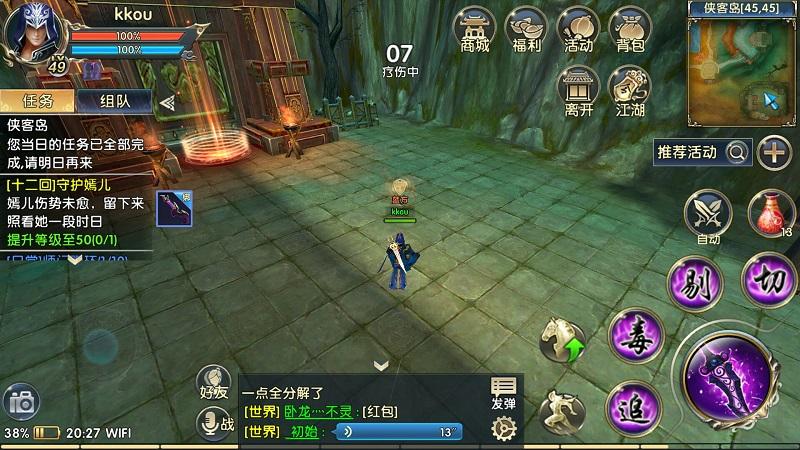The image size is (800, 450).
Task: Tap the 离开 leave button
Action: point(577,90)
